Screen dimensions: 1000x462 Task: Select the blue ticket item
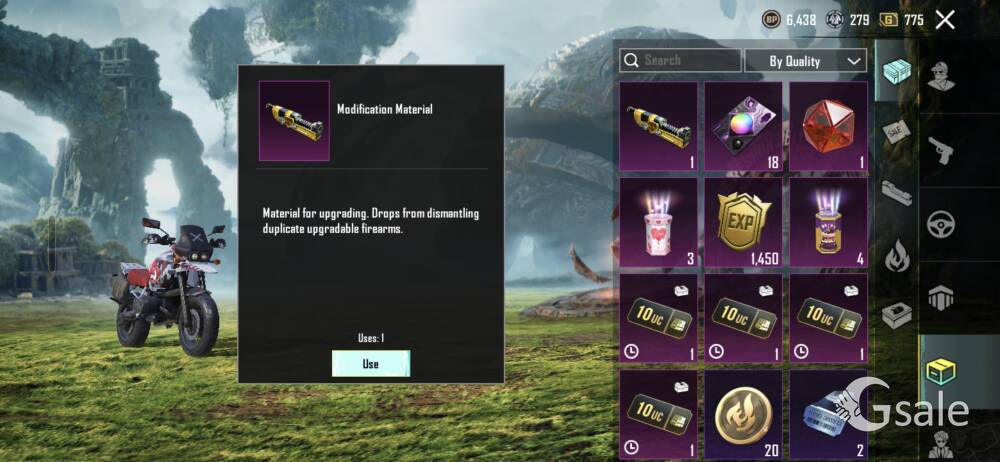[x=828, y=414]
